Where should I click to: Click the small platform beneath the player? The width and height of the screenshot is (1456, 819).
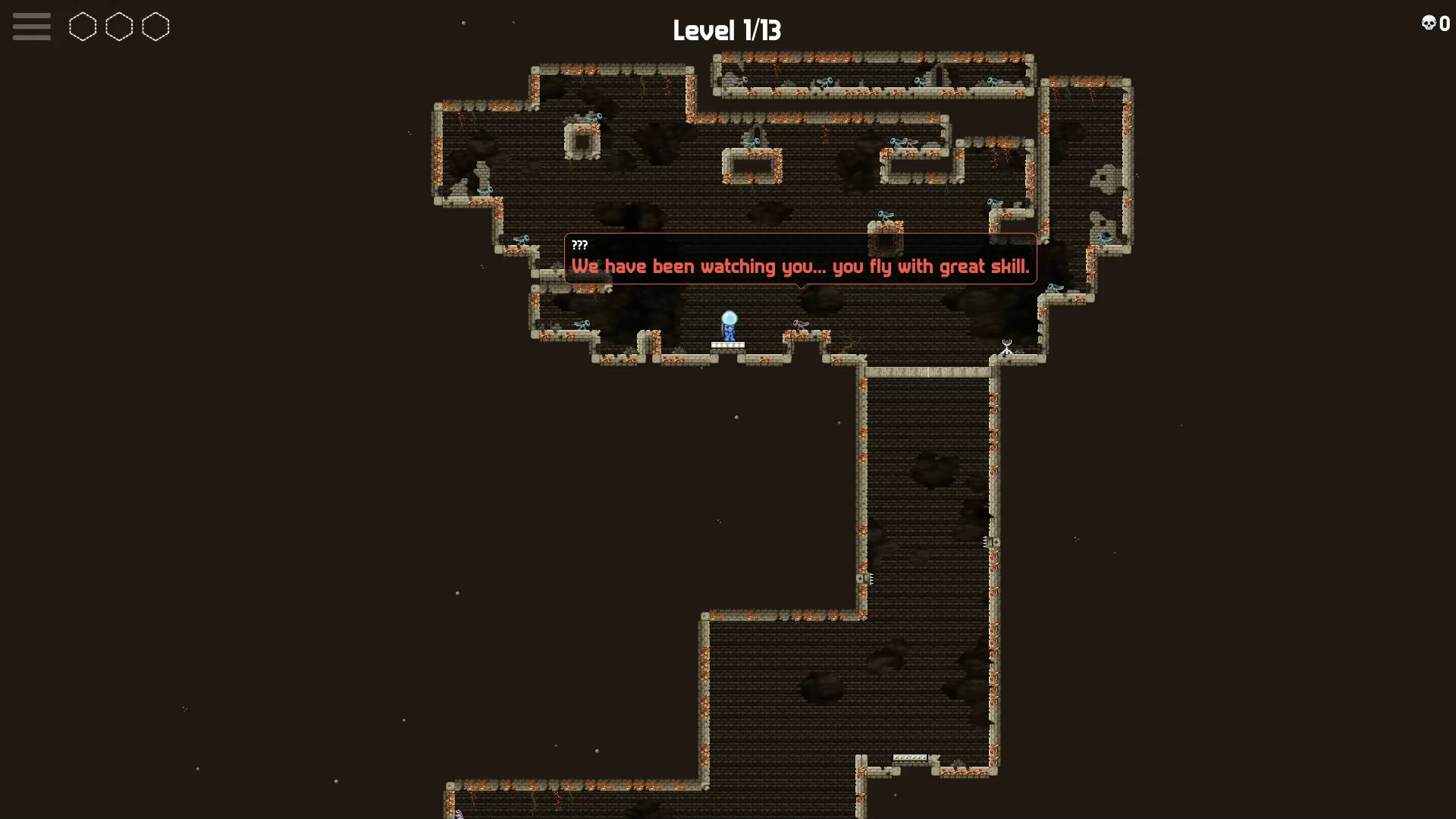coord(729,345)
